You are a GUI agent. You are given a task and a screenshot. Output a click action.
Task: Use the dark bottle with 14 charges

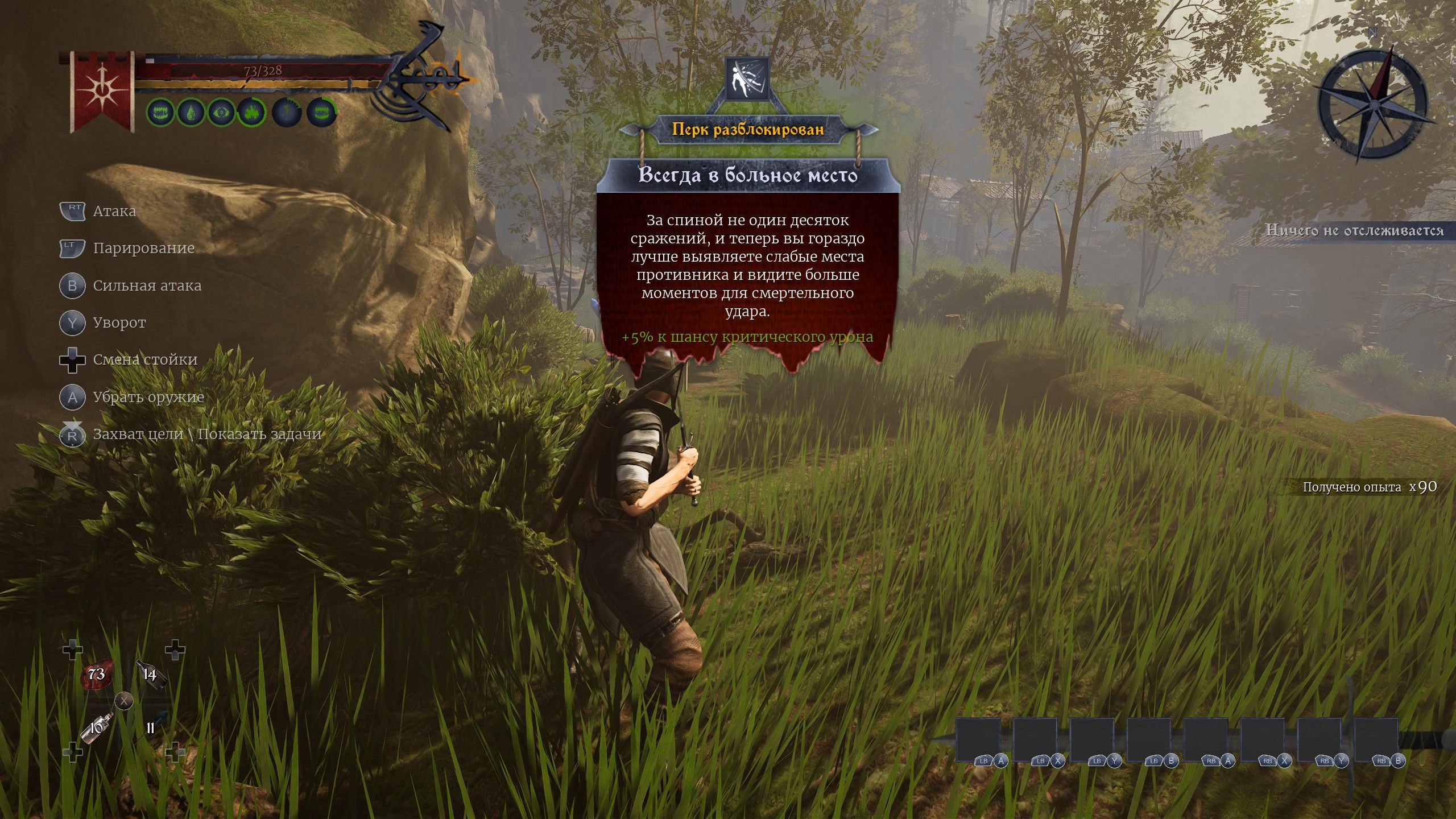click(151, 675)
